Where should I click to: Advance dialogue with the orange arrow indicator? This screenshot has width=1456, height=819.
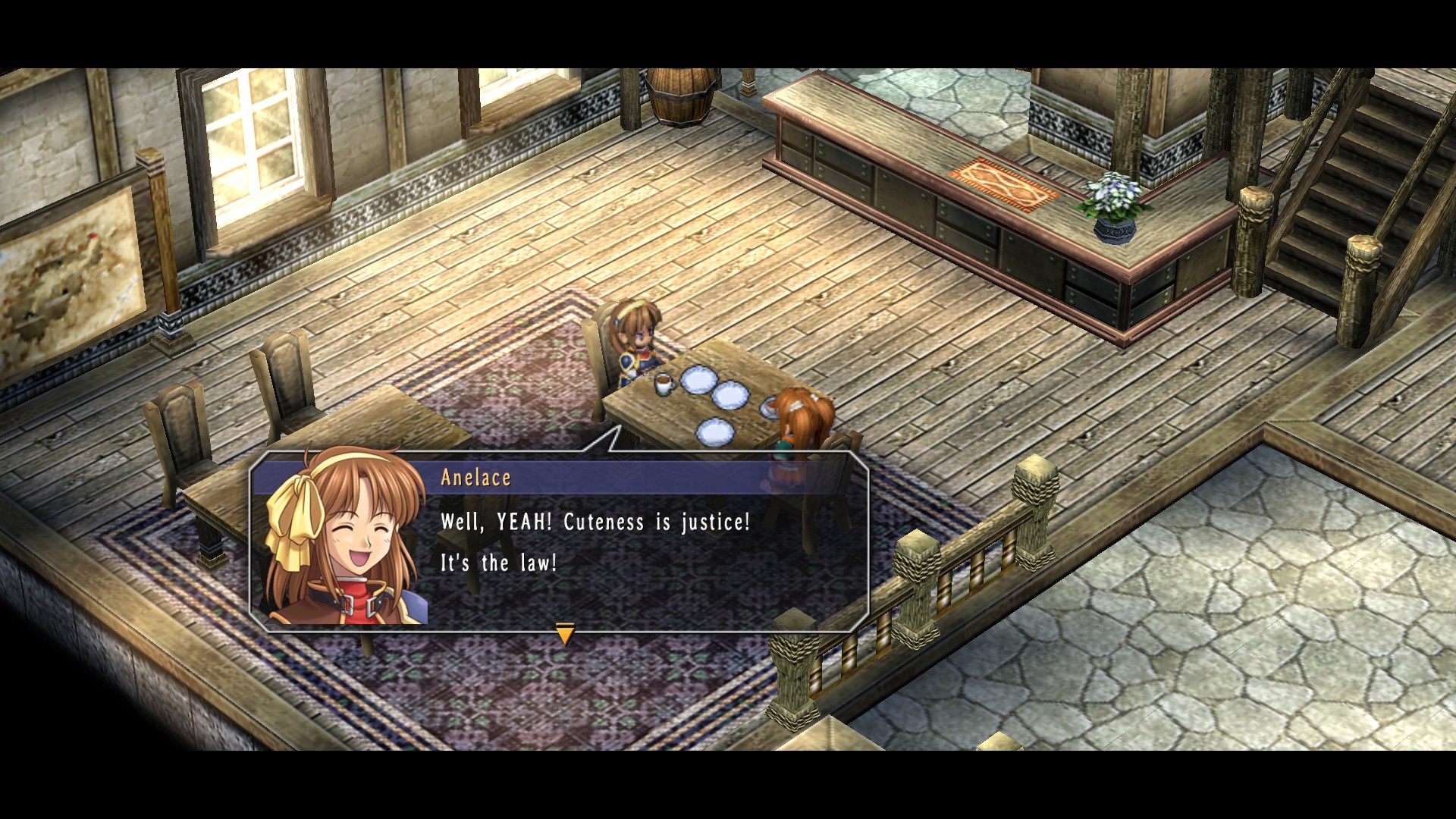[565, 633]
